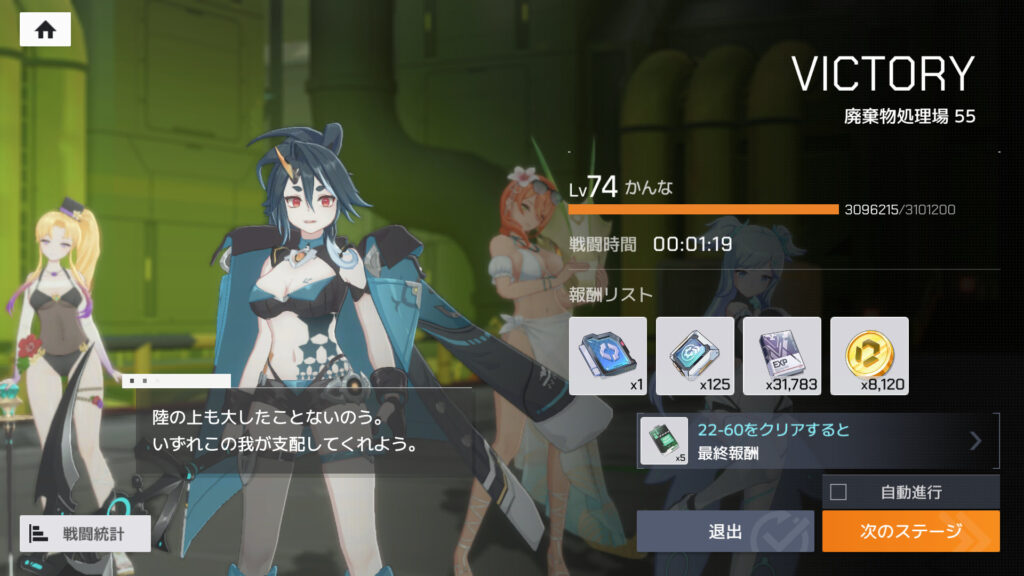Exit with the 退出 button
The image size is (1024, 576).
point(725,531)
